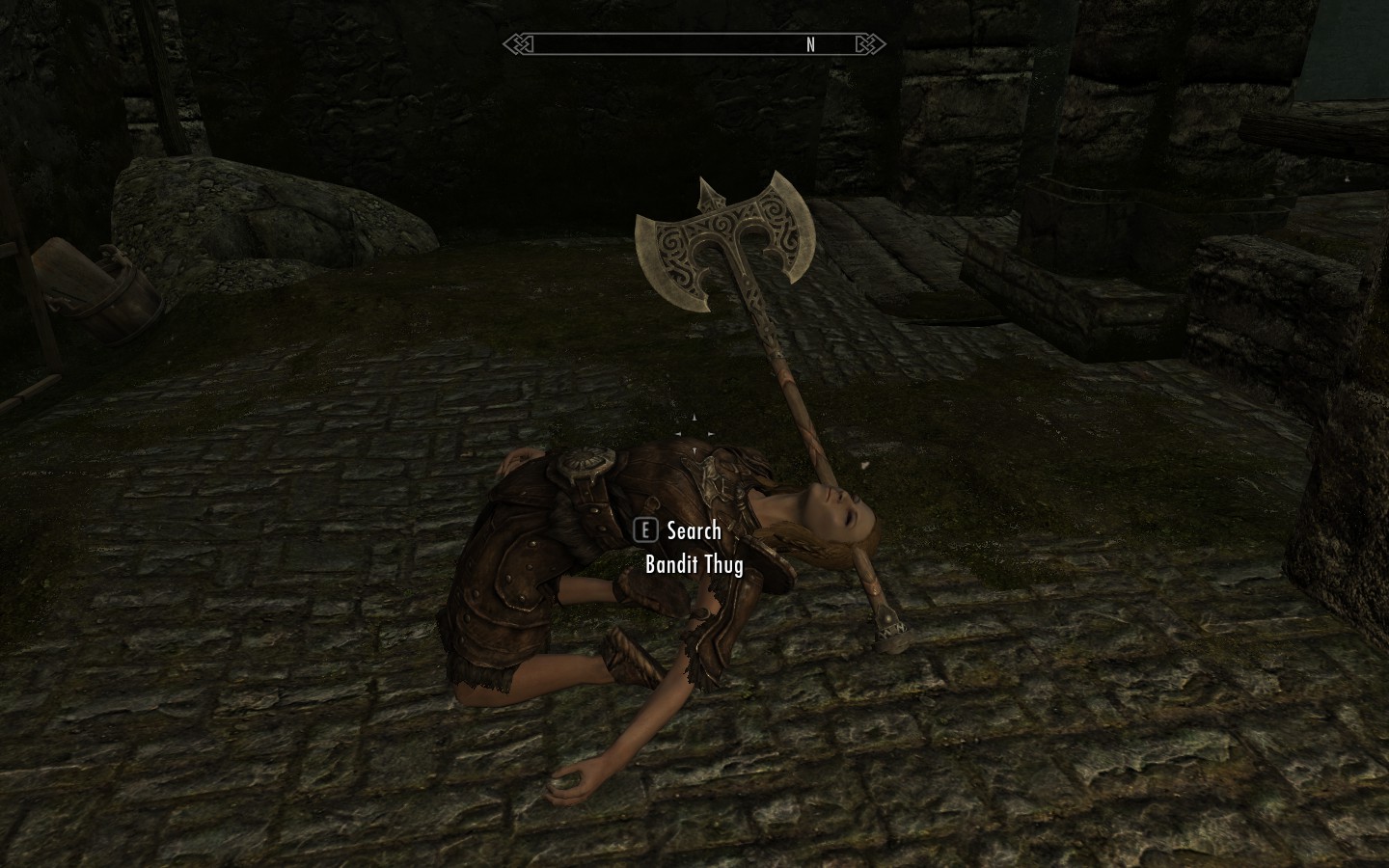
Task: Click the N cardinal direction marker on the compass
Action: (811, 44)
